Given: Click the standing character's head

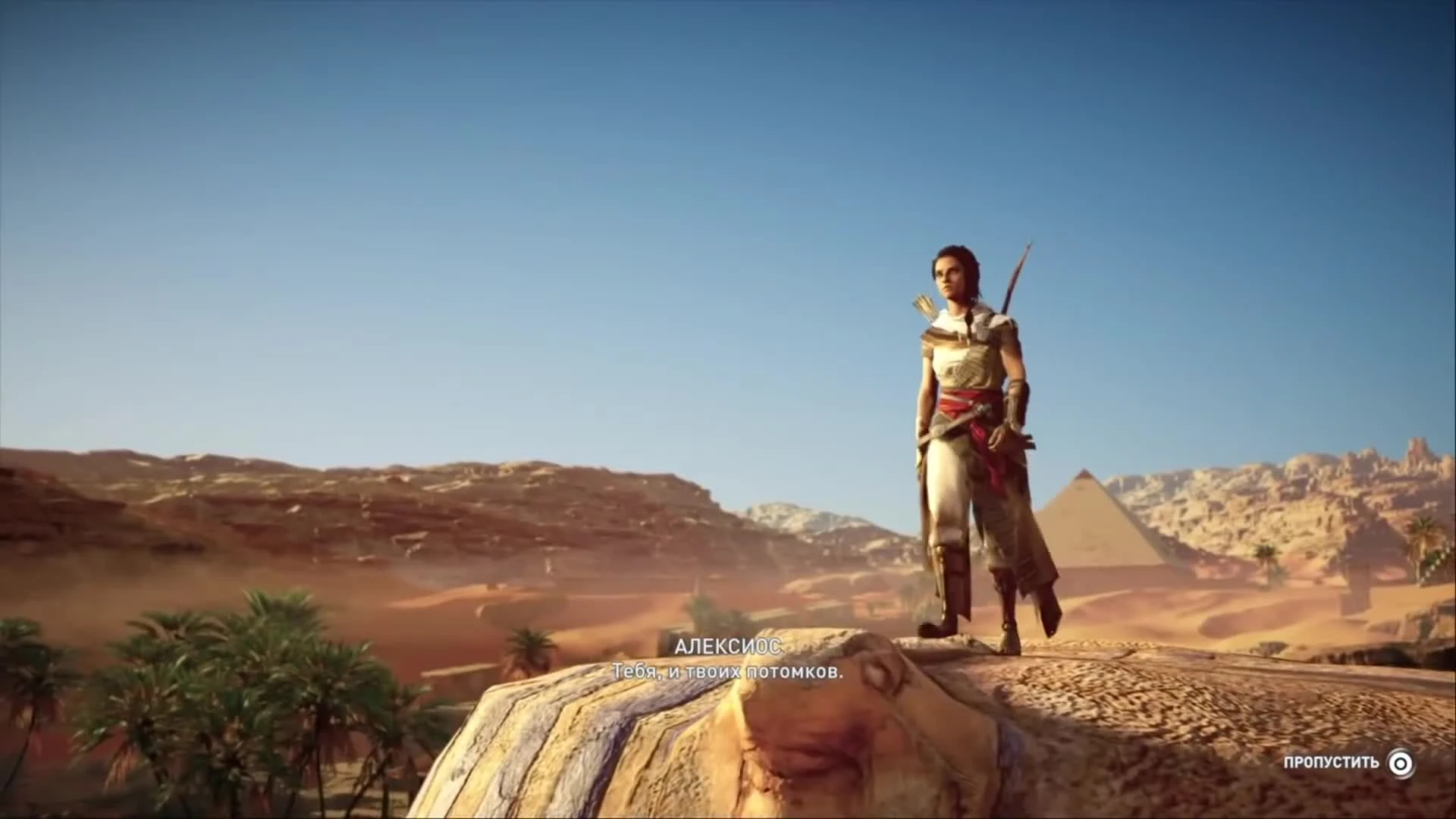Looking at the screenshot, I should point(954,269).
